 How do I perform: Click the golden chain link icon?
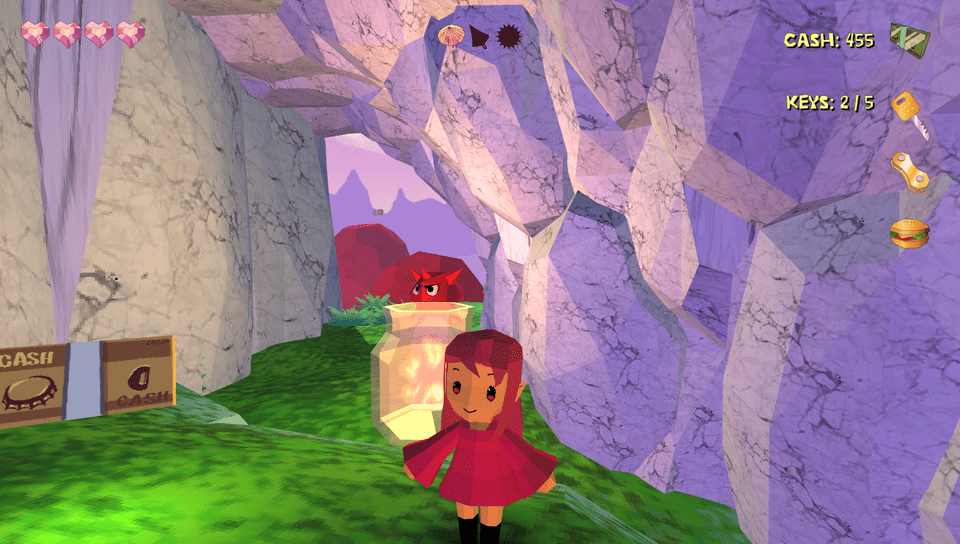pyautogui.click(x=910, y=170)
